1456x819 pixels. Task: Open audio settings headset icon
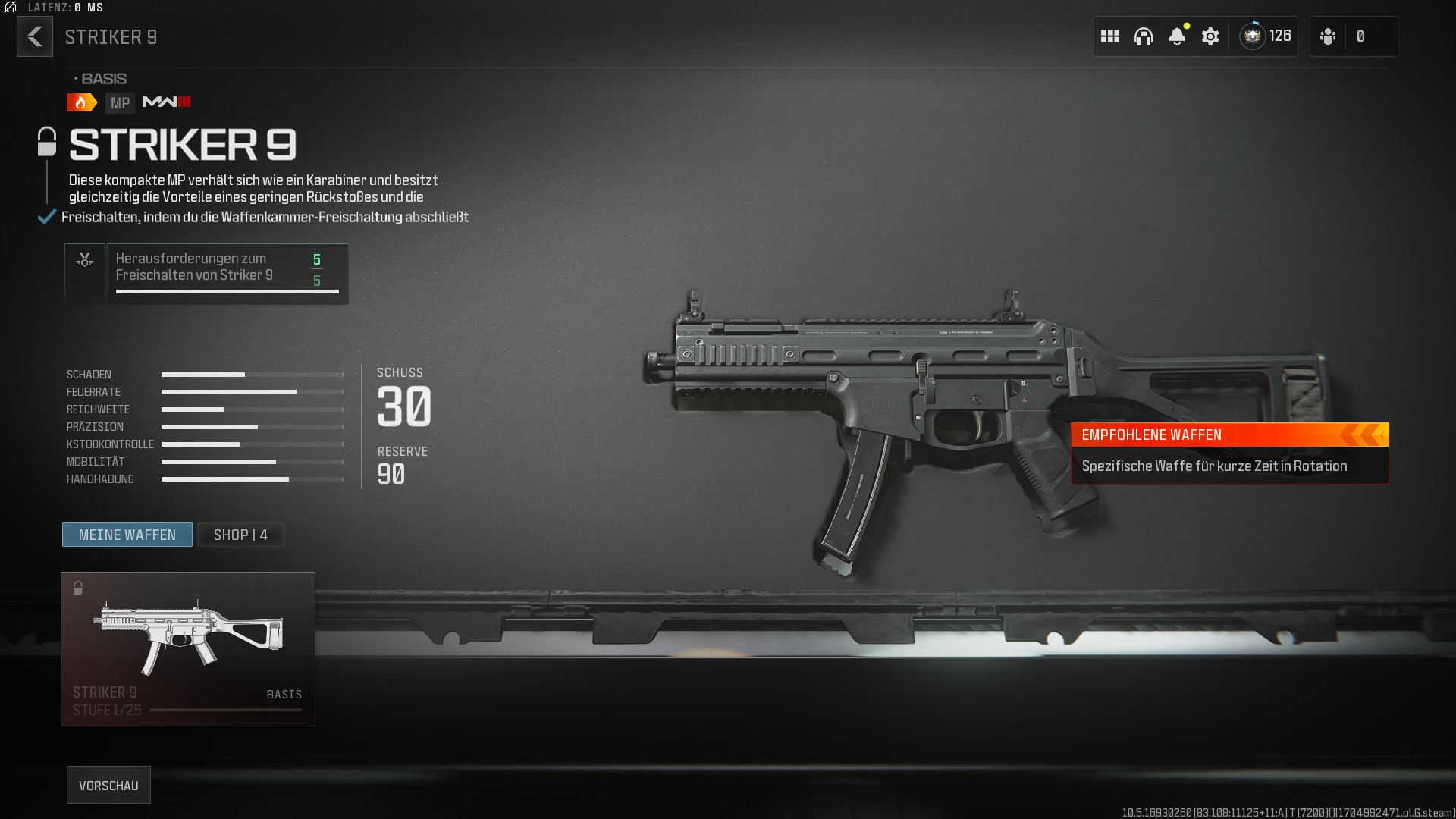pyautogui.click(x=1144, y=36)
